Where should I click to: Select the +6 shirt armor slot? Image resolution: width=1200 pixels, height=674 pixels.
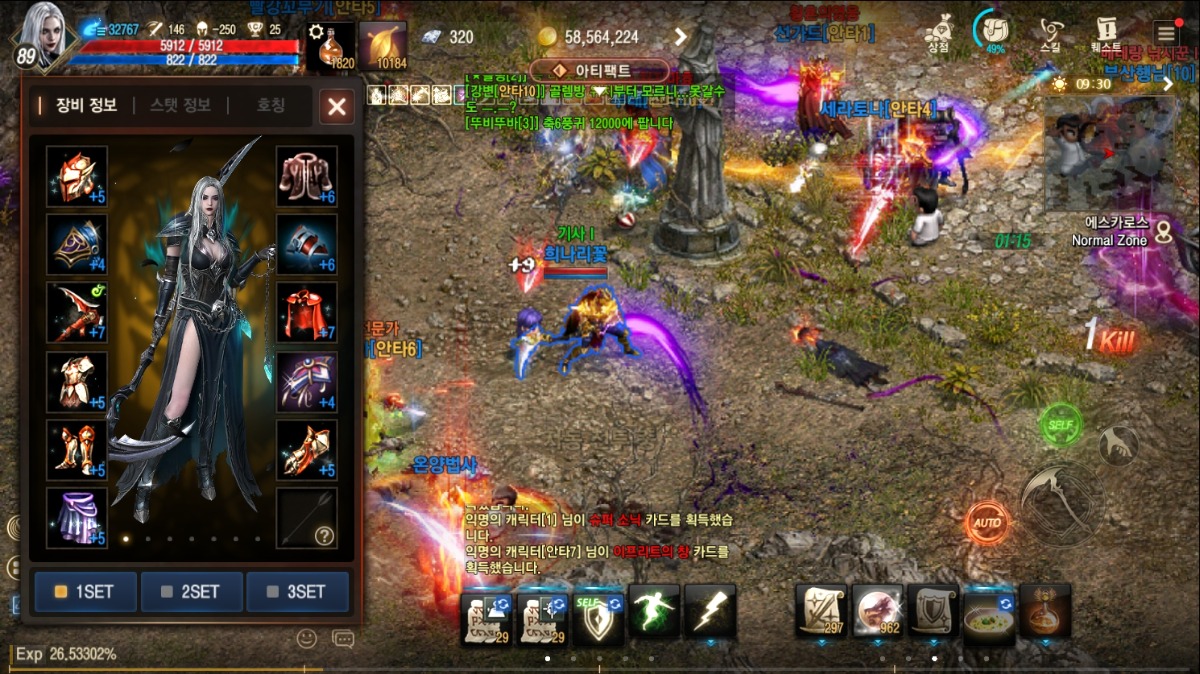pyautogui.click(x=306, y=176)
